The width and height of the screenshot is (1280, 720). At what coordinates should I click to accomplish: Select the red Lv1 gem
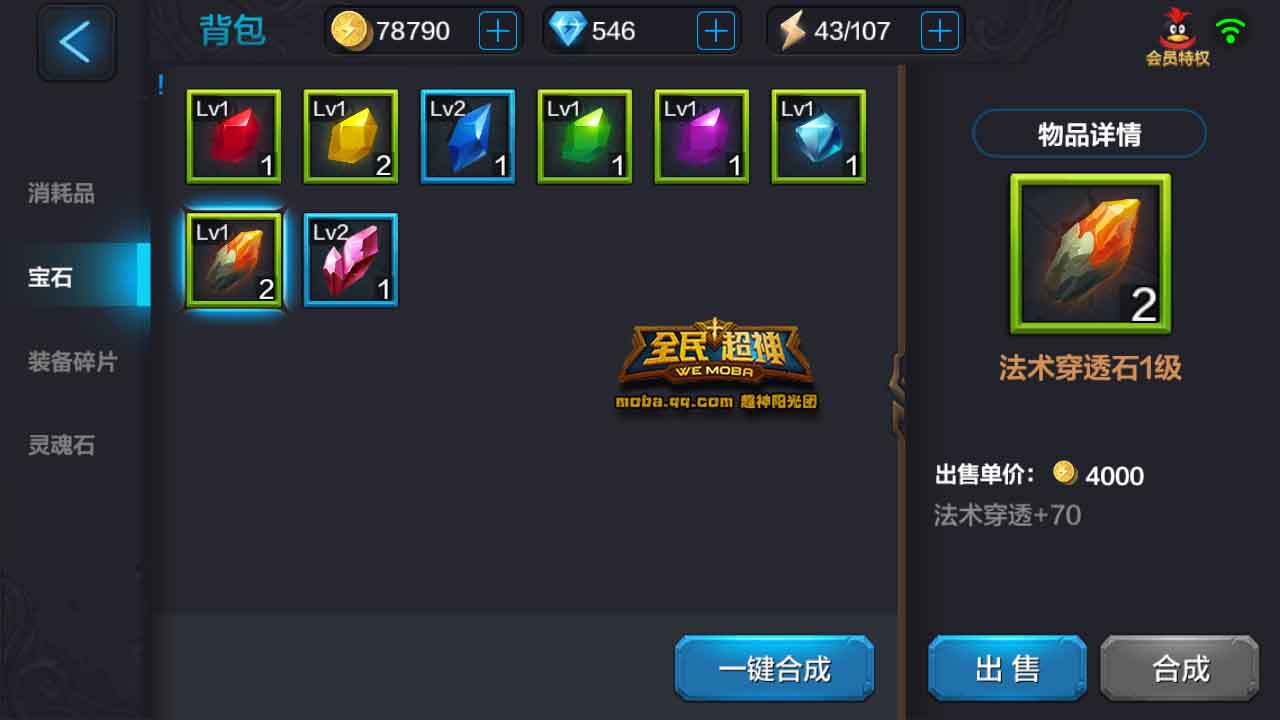(x=233, y=136)
